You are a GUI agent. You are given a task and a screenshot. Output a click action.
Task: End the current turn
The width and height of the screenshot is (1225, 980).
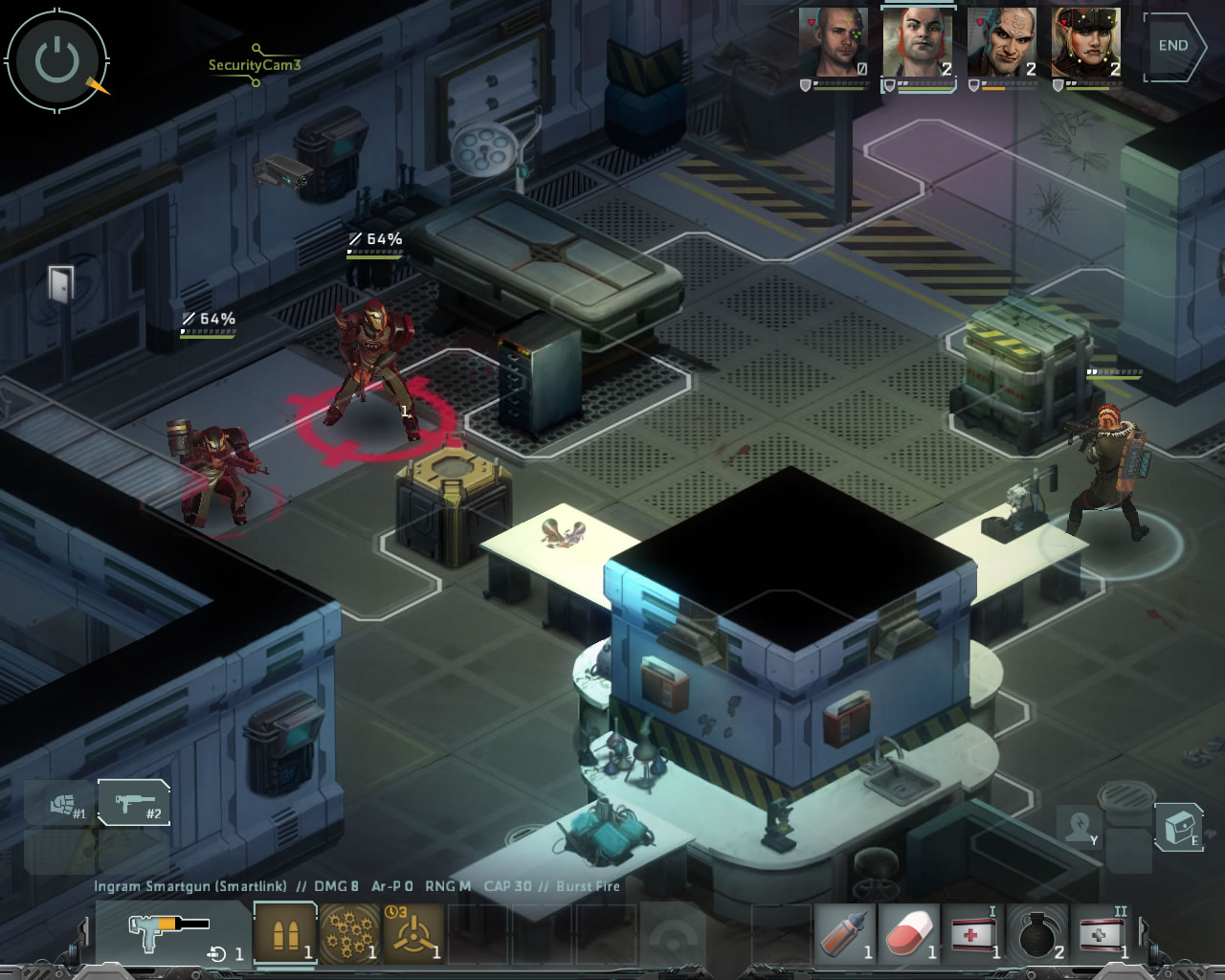[x=1173, y=45]
